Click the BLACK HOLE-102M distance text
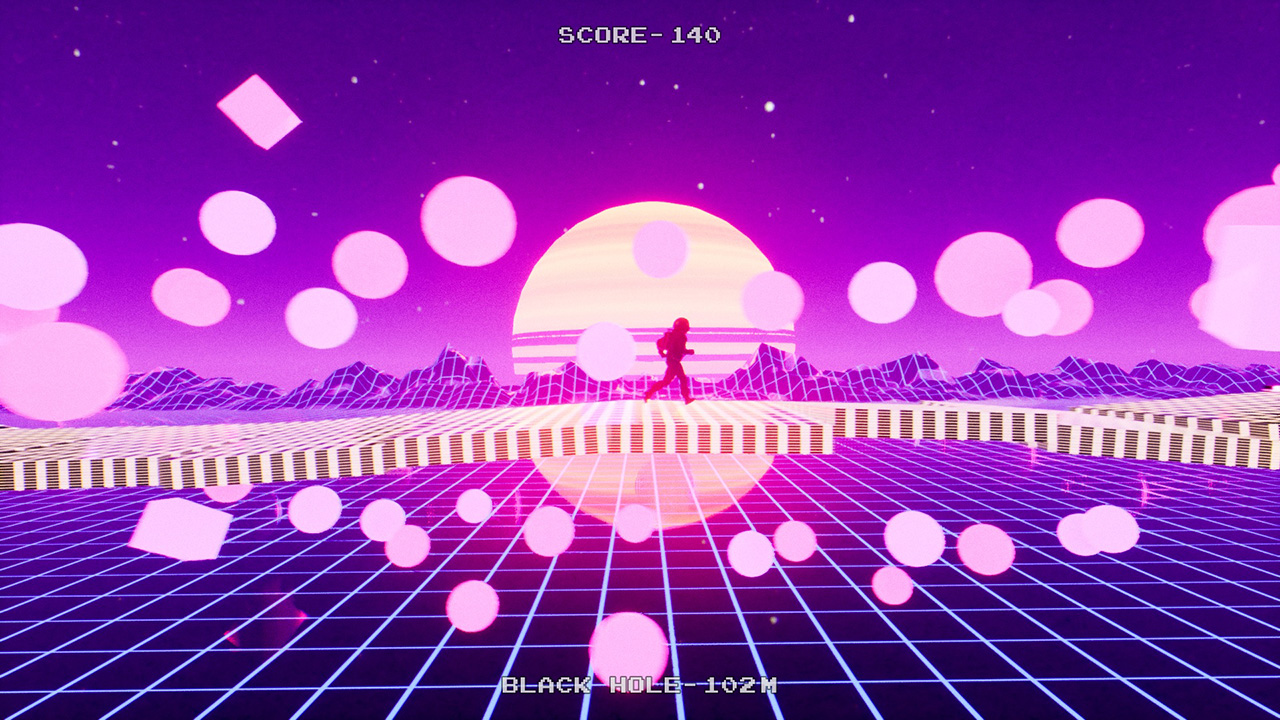Image resolution: width=1280 pixels, height=720 pixels. point(642,688)
